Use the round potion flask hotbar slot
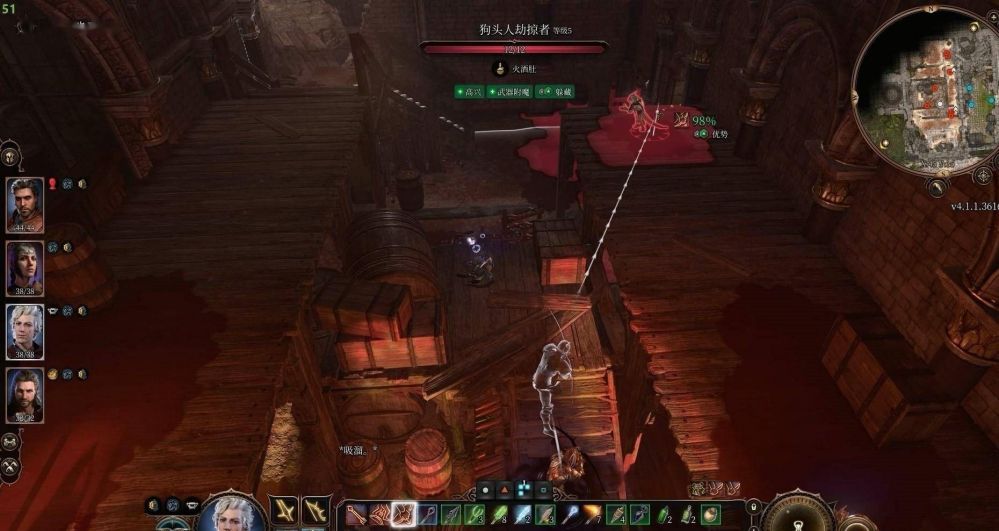This screenshot has width=999, height=531. [x=710, y=514]
